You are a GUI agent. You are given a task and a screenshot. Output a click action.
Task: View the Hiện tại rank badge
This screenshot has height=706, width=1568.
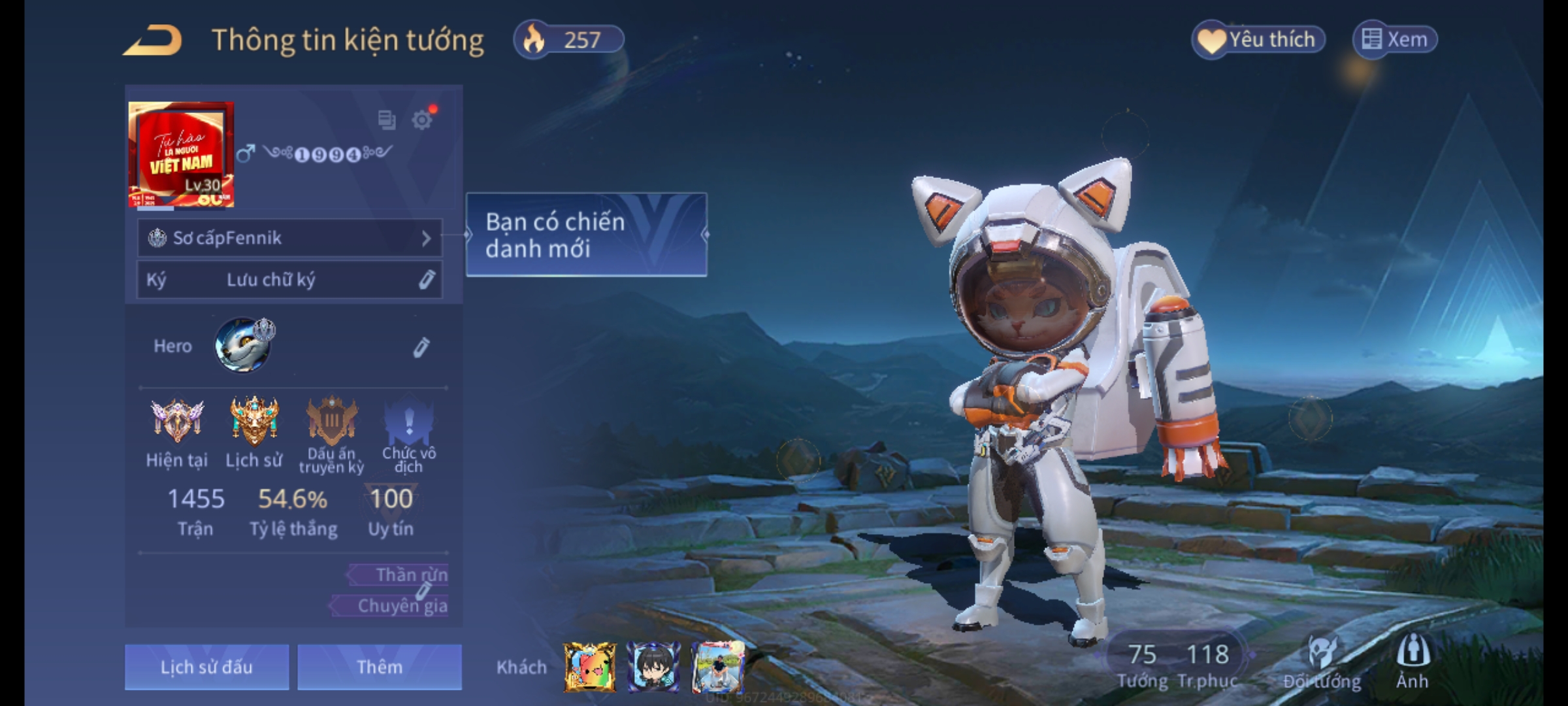pos(177,422)
